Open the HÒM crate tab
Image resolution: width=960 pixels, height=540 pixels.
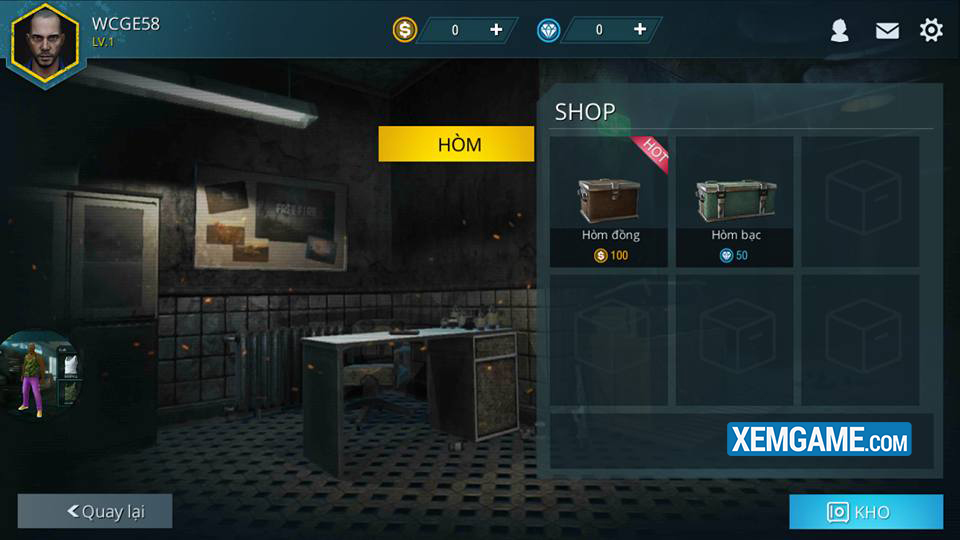[x=456, y=144]
